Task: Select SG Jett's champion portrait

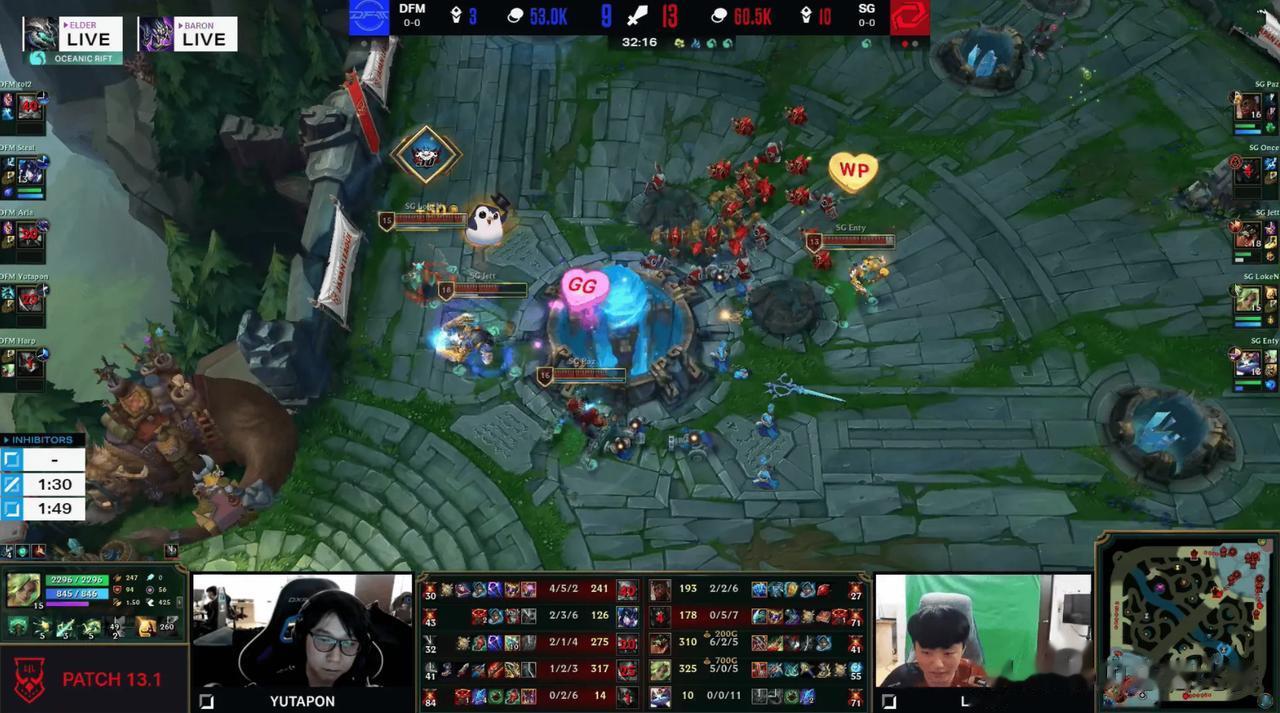Action: (1247, 235)
